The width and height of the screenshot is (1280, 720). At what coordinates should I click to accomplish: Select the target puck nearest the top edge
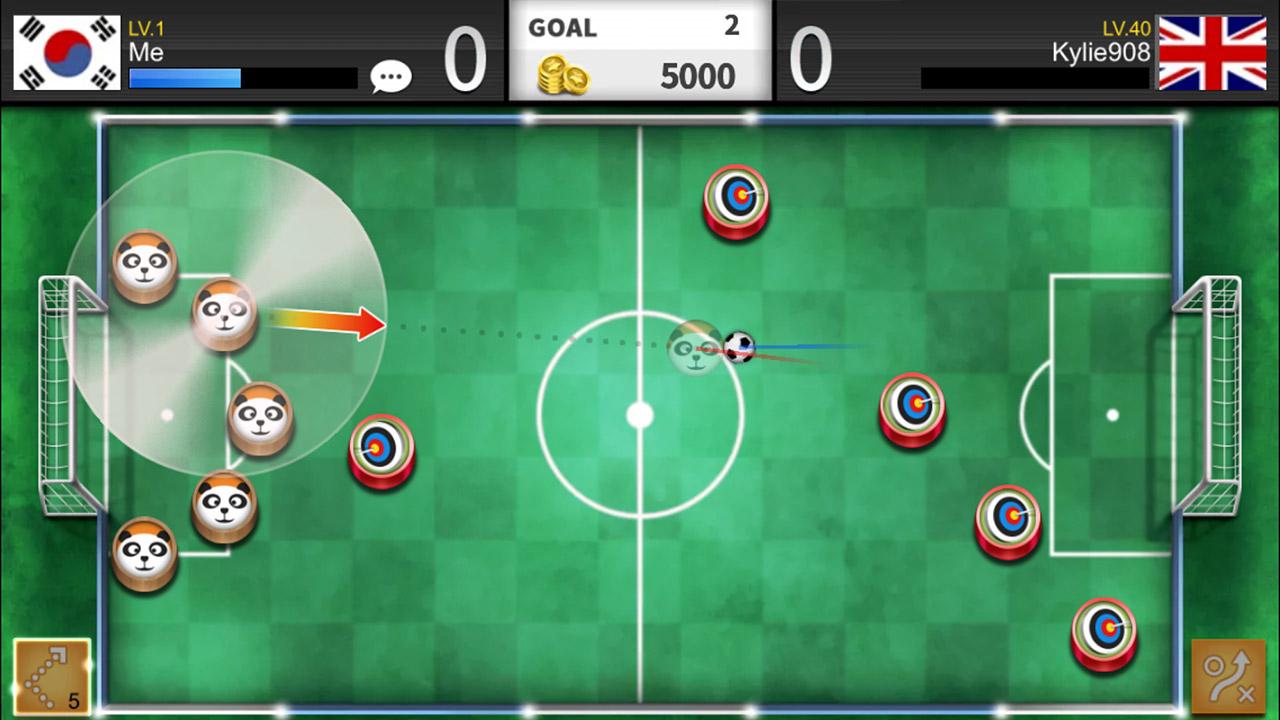point(735,200)
